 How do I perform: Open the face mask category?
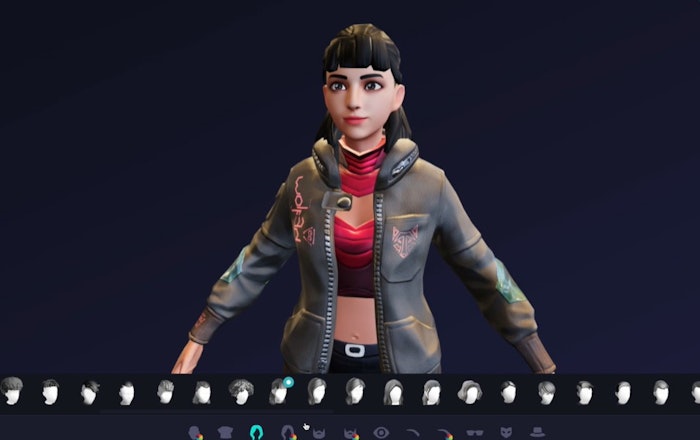click(x=505, y=433)
